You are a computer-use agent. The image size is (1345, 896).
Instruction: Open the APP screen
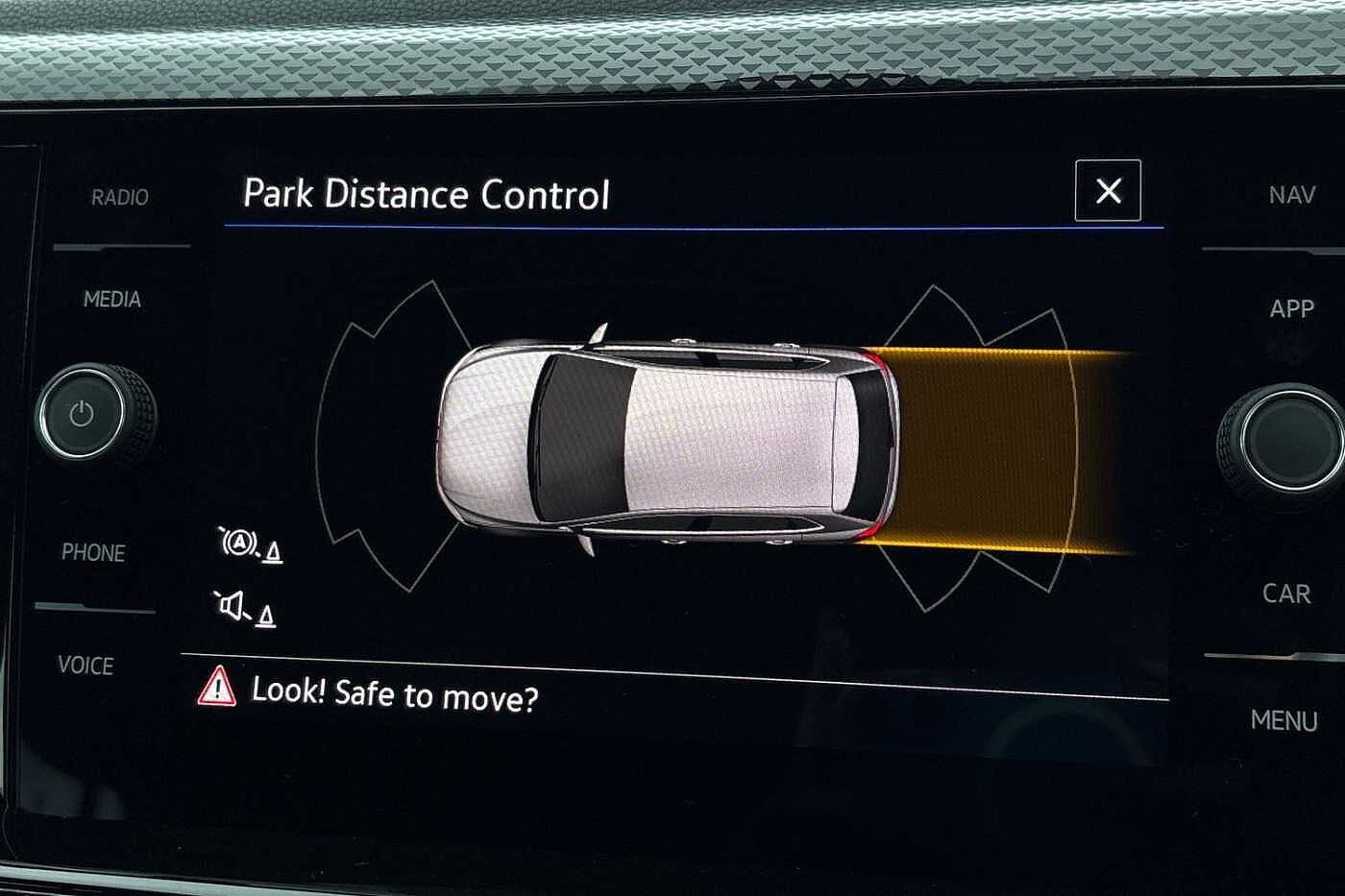(1291, 309)
